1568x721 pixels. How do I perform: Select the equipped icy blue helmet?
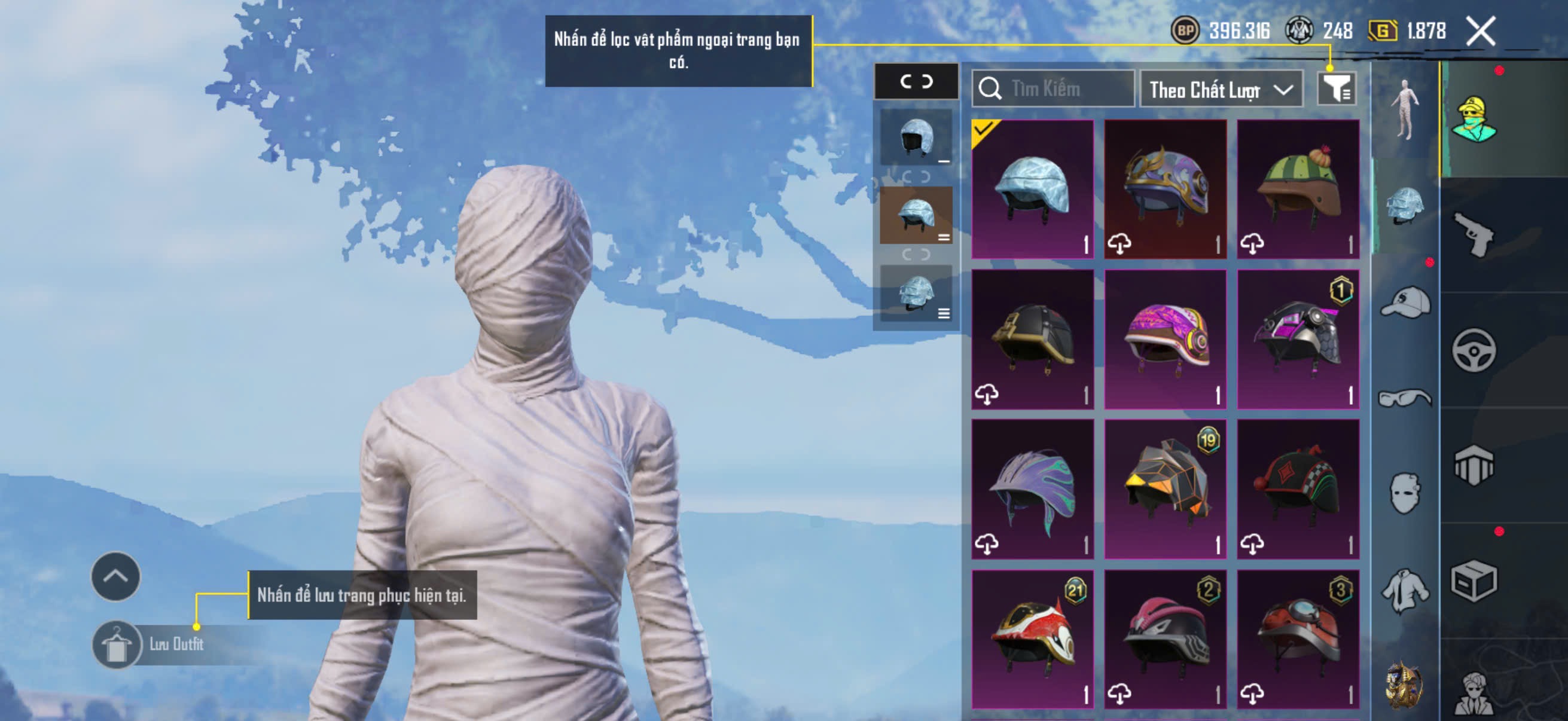click(x=1032, y=188)
